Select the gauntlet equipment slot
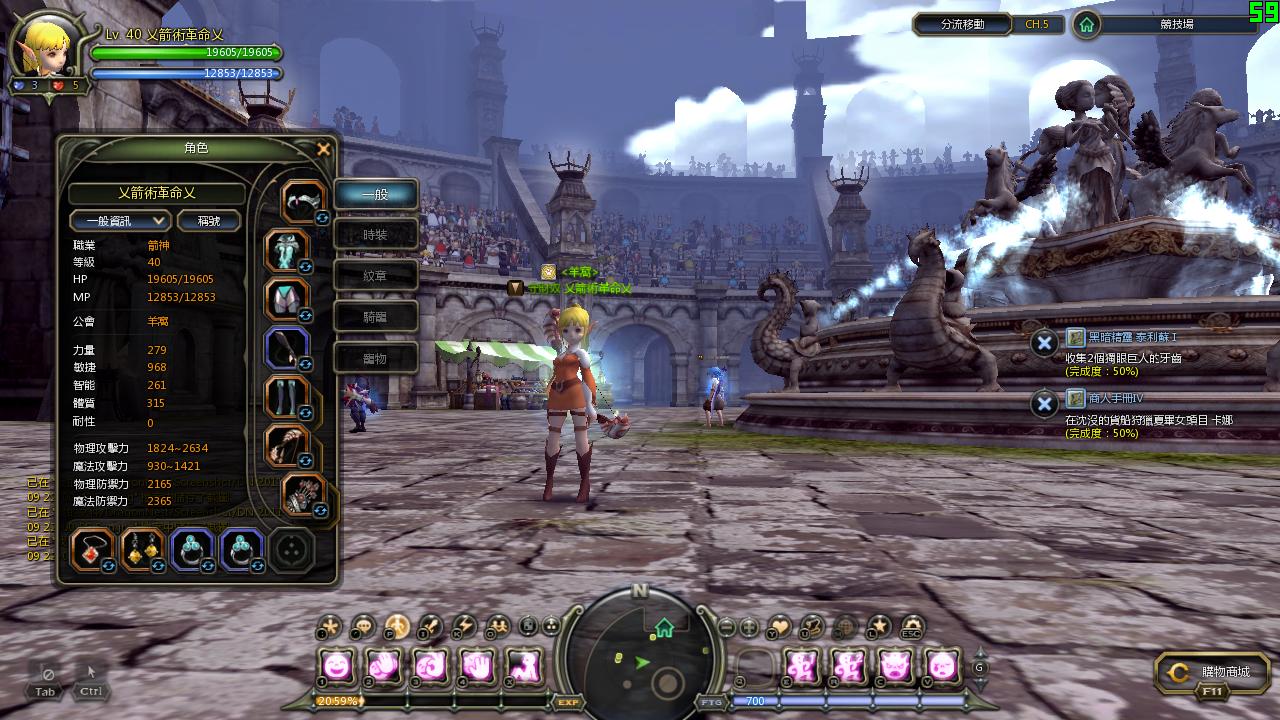Viewport: 1280px width, 720px height. pos(287,347)
